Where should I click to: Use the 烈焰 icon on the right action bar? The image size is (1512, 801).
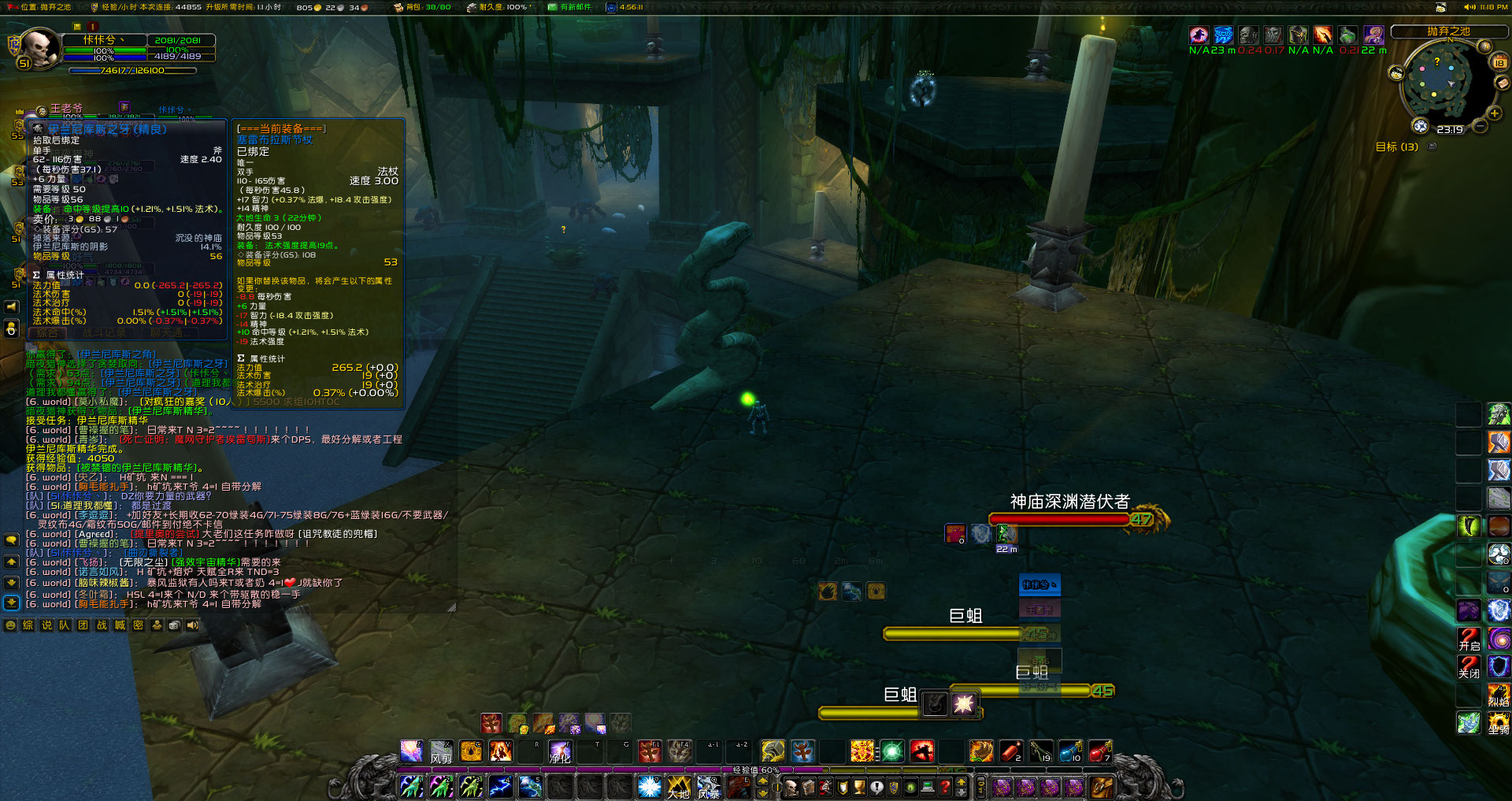(x=1499, y=695)
